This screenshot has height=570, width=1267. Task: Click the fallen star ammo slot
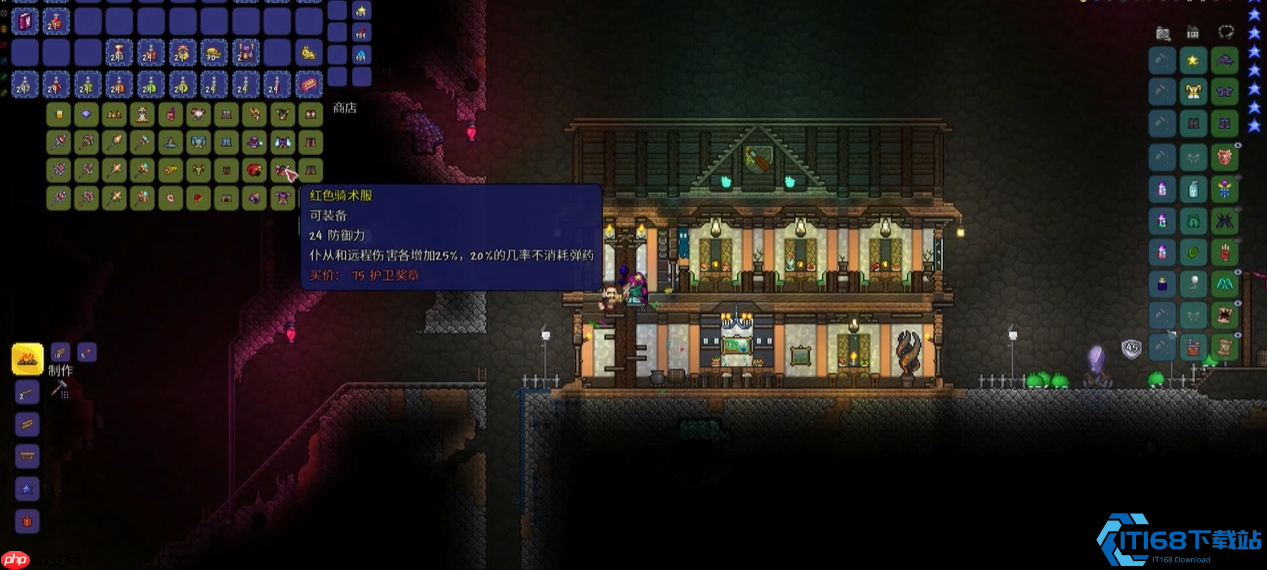point(362,11)
